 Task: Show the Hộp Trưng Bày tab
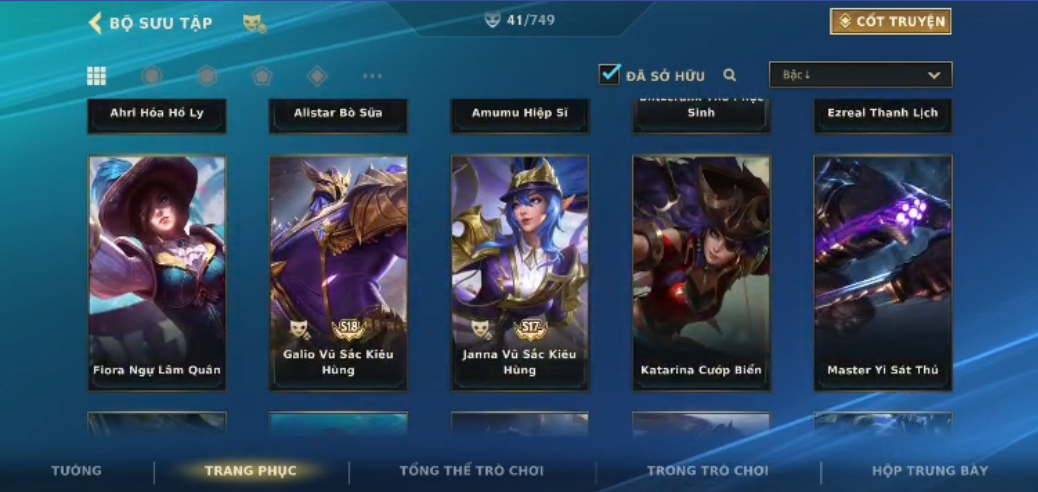coord(930,471)
